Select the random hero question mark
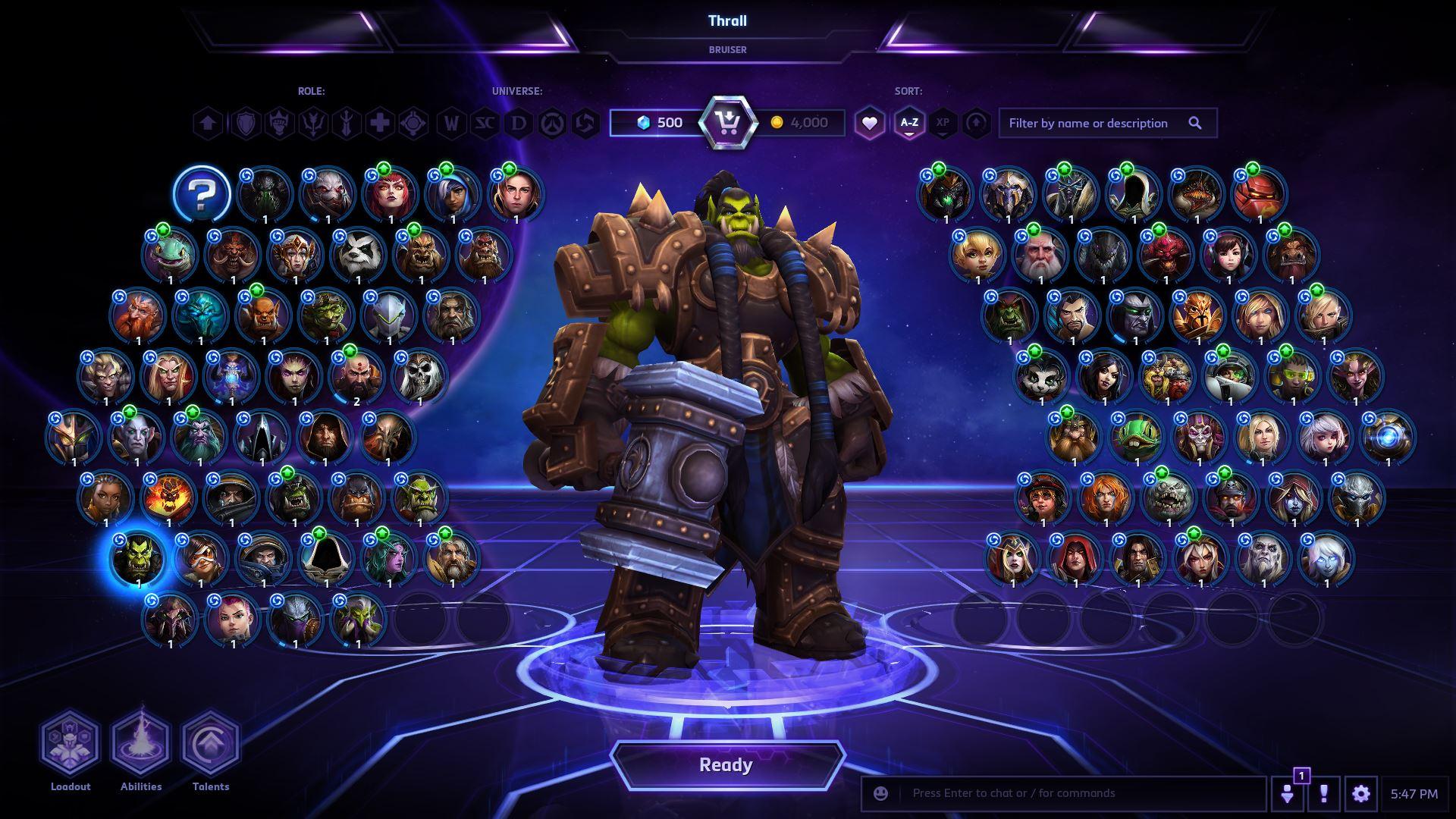Screen dimensions: 1456x819 click(x=202, y=195)
